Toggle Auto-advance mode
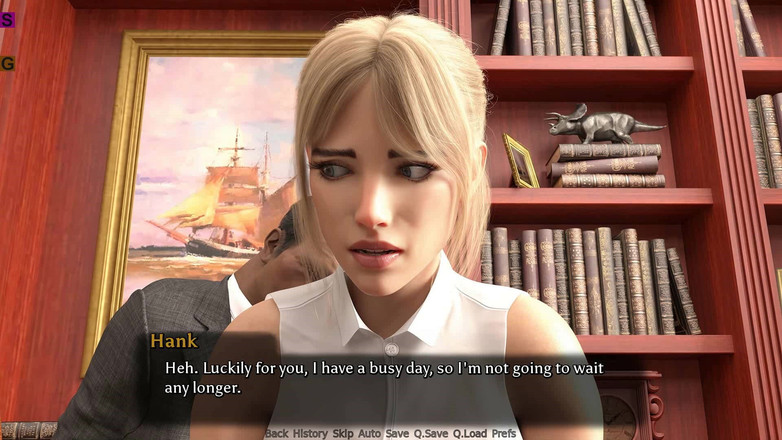 pyautogui.click(x=370, y=433)
